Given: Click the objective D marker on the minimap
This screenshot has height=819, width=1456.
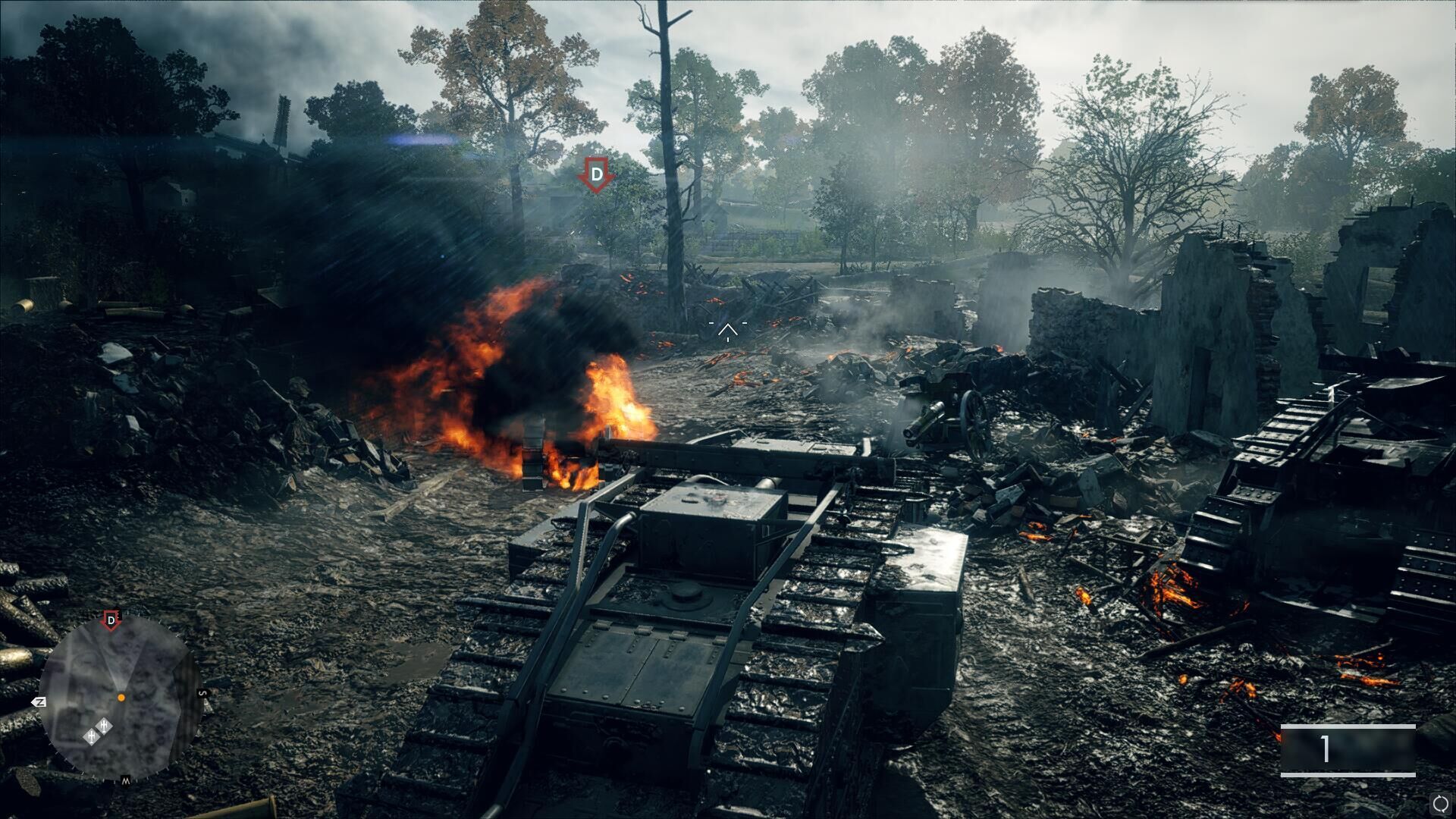Looking at the screenshot, I should click(111, 621).
